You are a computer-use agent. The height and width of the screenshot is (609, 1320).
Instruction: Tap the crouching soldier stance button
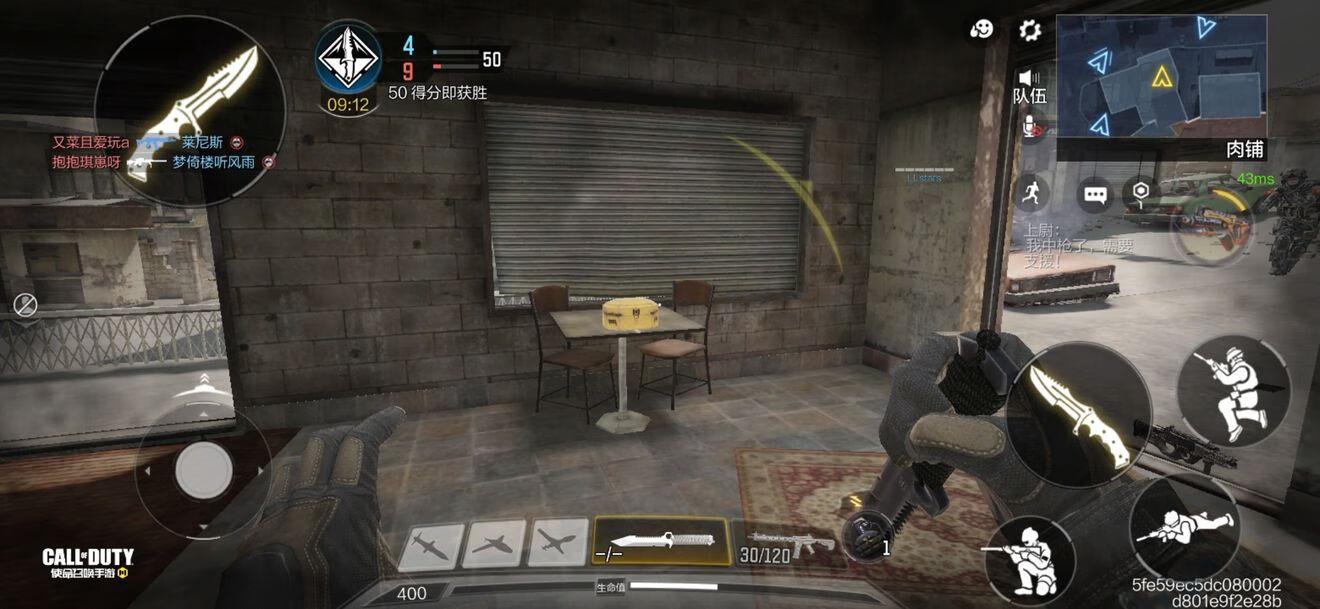pyautogui.click(x=1232, y=391)
